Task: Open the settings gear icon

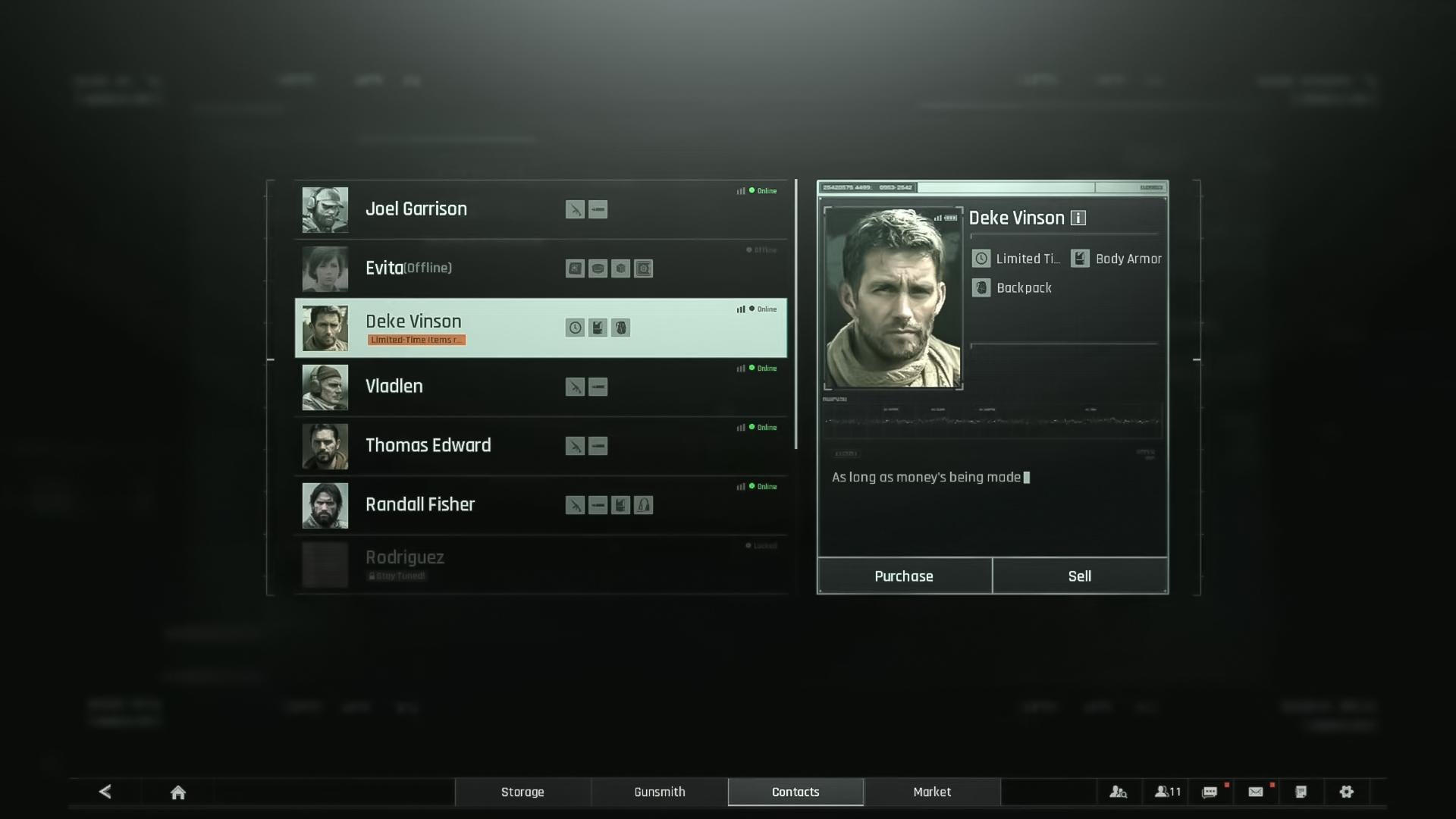Action: (1346, 792)
